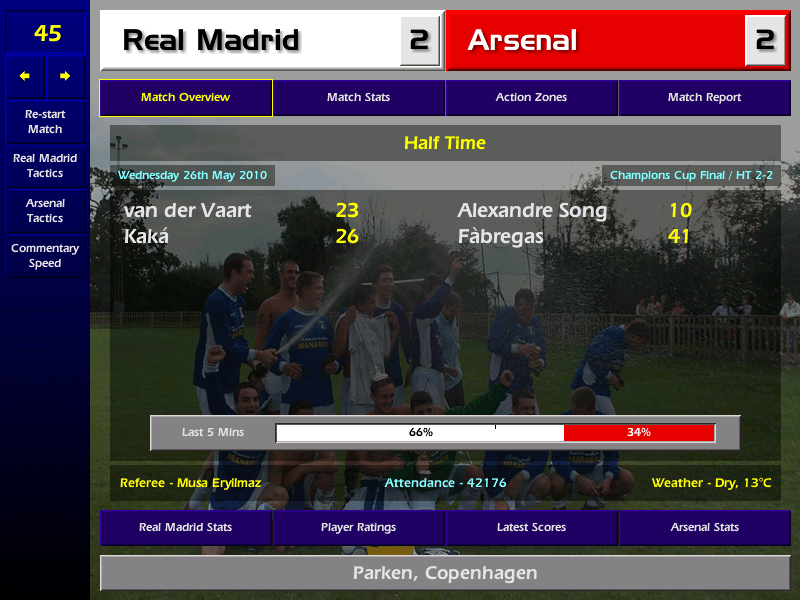
Task: Switch to the Match Overview tab
Action: [186, 98]
